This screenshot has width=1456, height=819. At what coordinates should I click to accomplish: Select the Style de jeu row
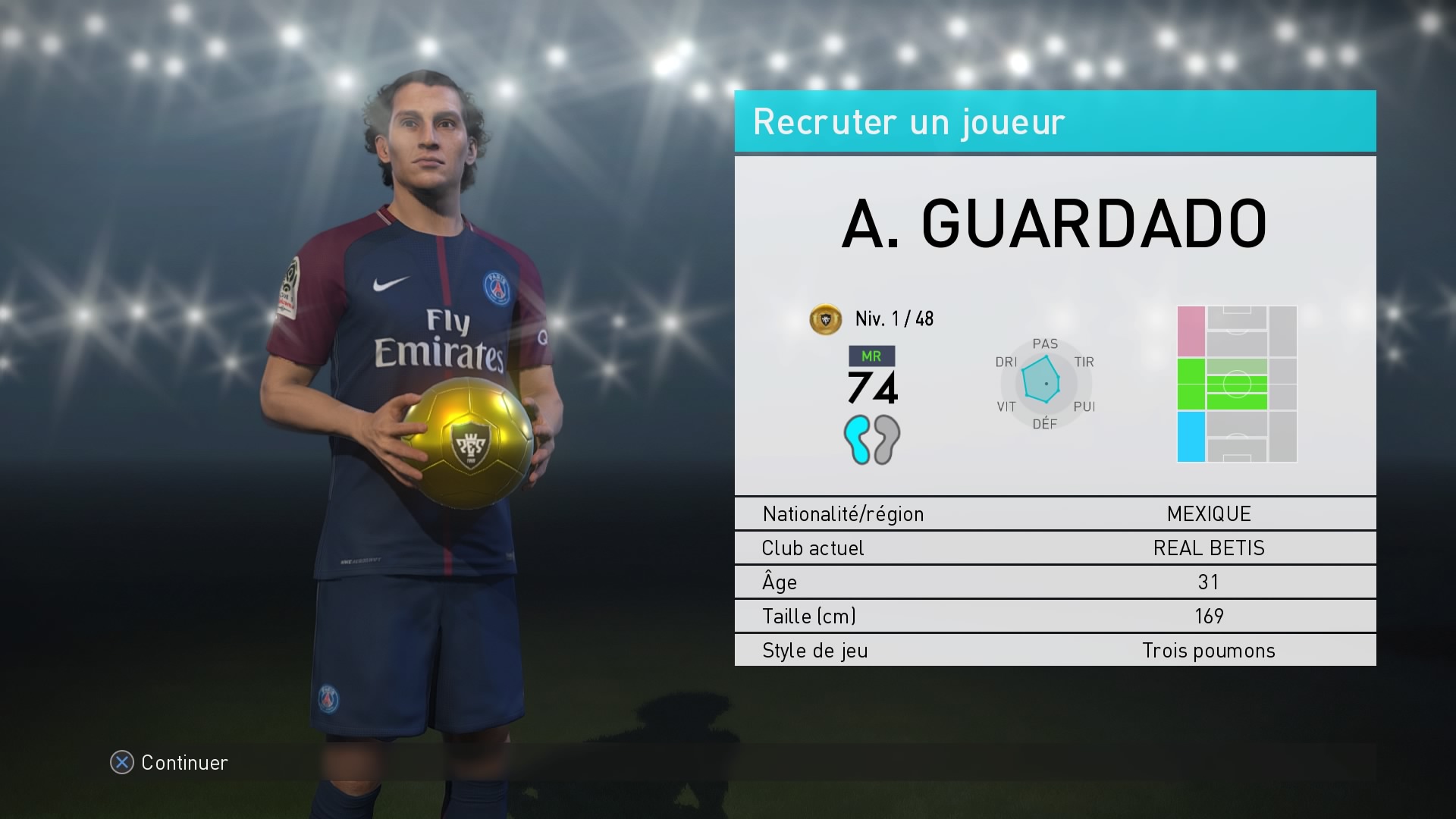coord(1055,650)
